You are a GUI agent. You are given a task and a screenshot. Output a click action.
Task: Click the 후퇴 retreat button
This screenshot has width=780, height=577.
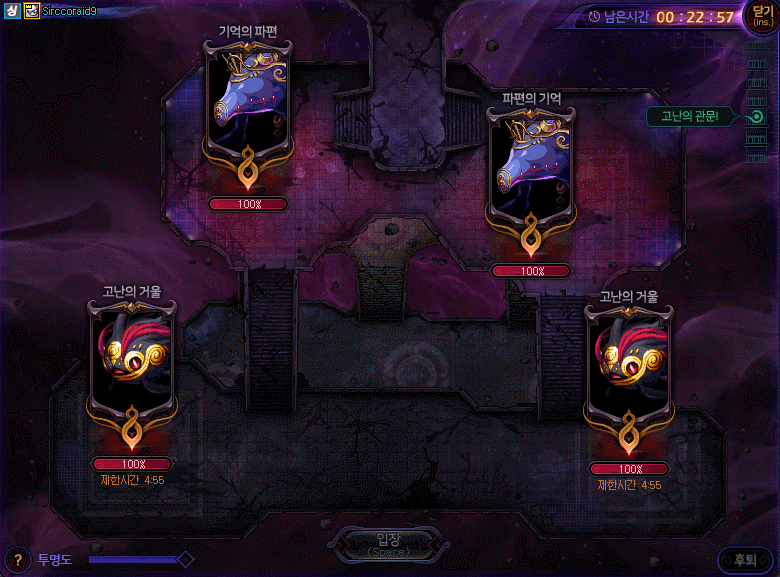click(745, 560)
